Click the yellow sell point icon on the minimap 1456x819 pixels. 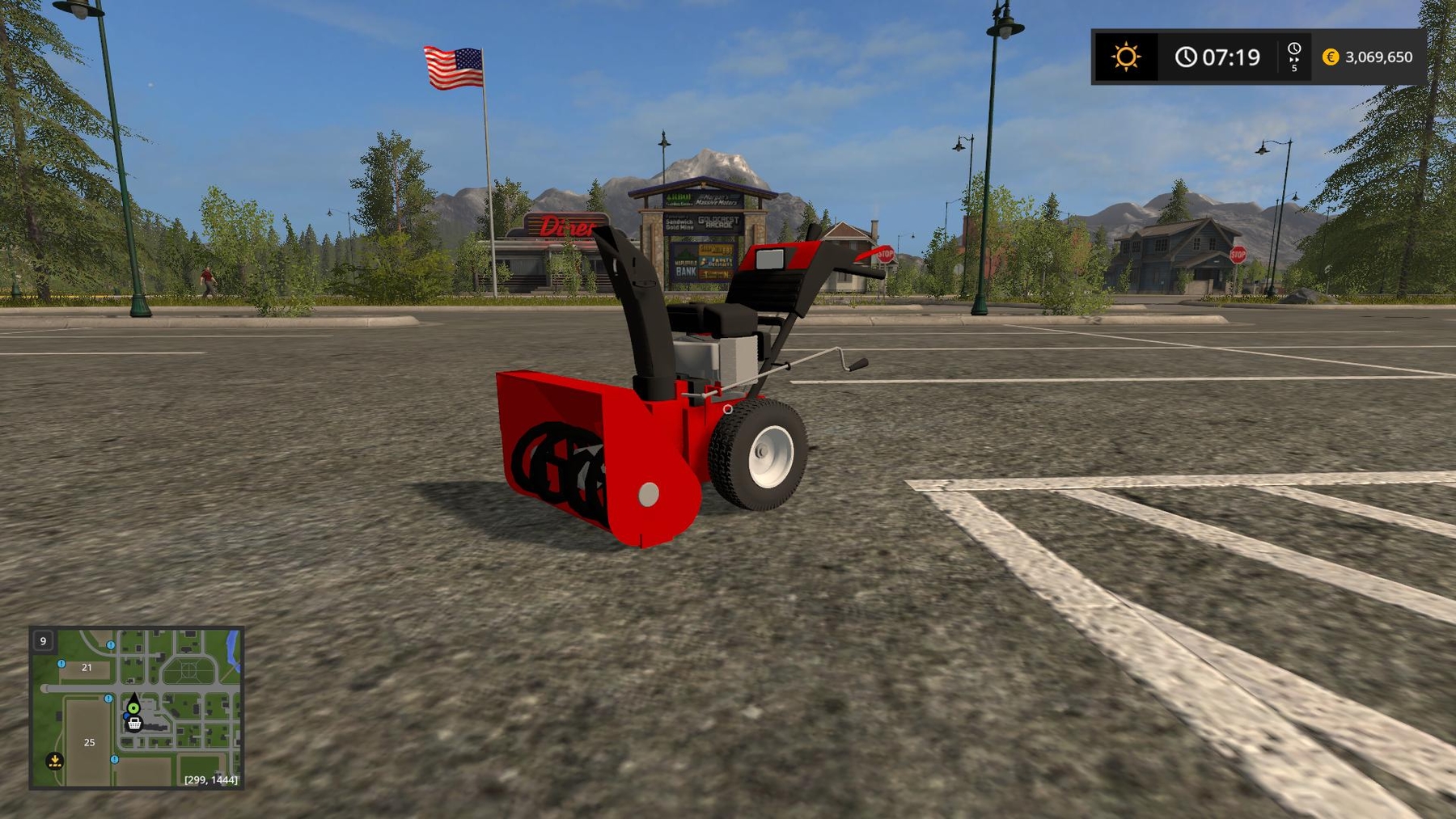pos(55,761)
